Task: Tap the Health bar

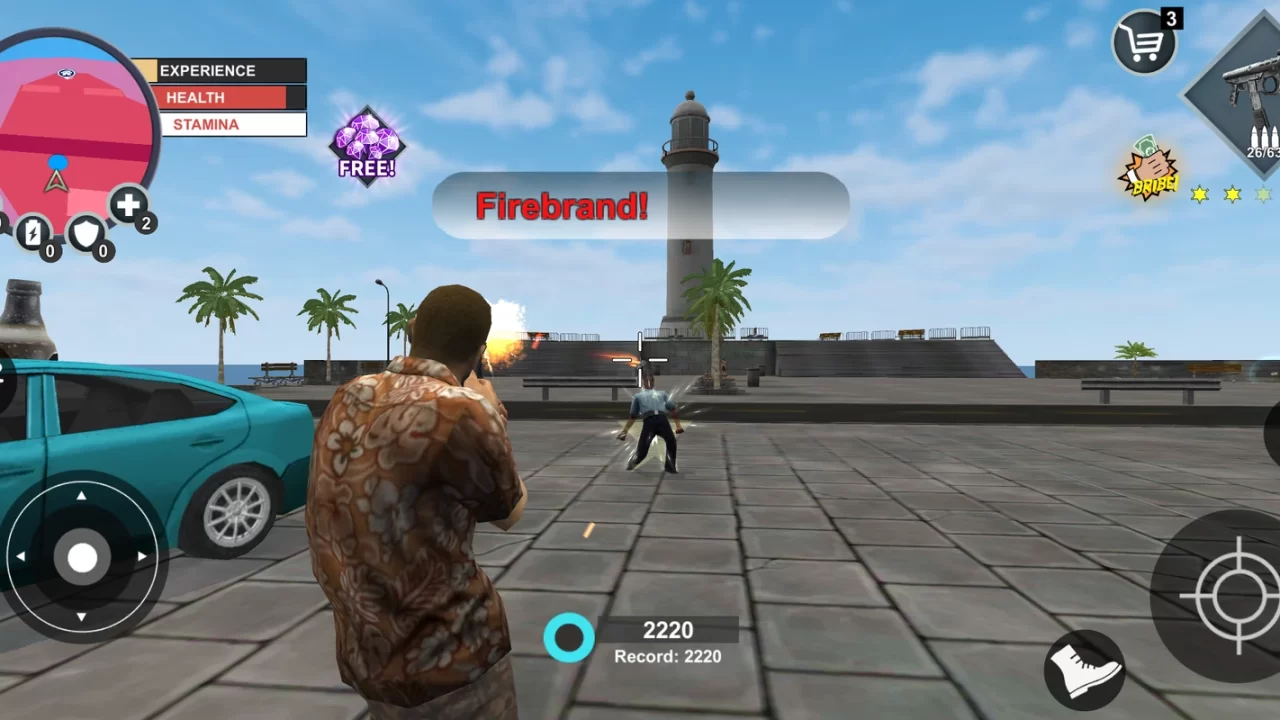Action: (222, 97)
